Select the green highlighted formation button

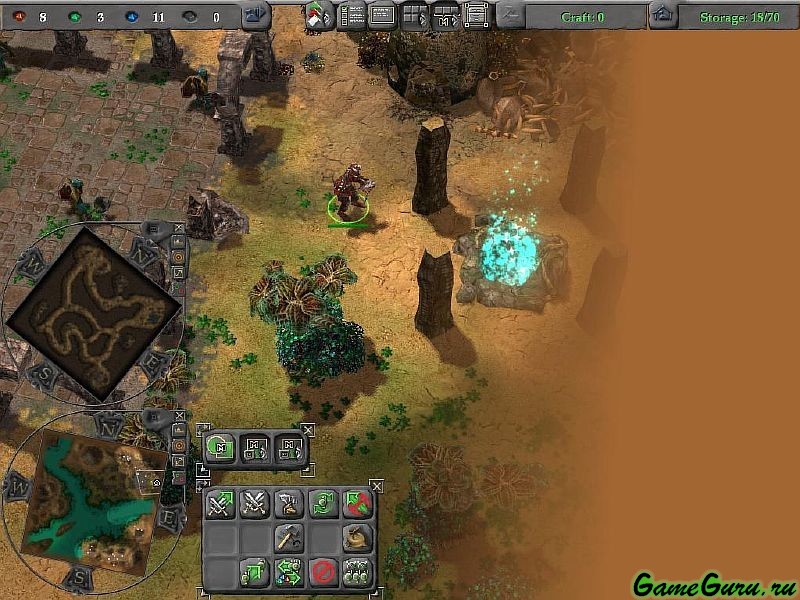[221, 449]
